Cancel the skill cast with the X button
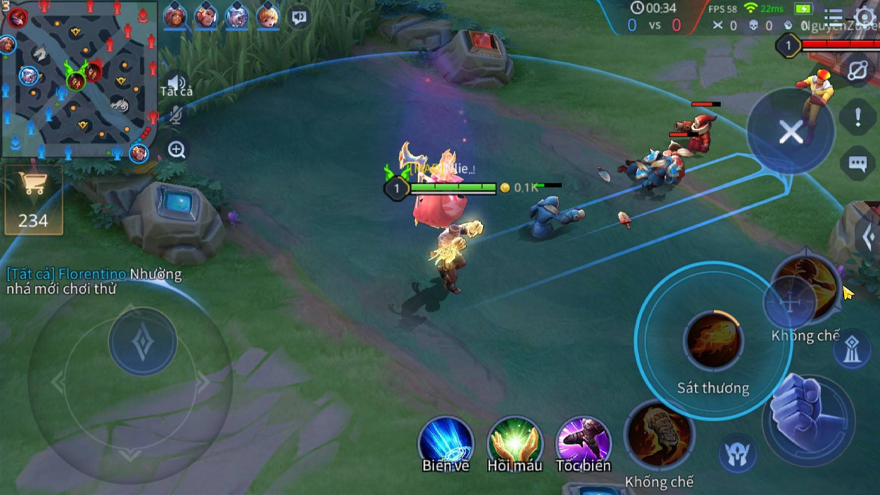 pos(790,132)
